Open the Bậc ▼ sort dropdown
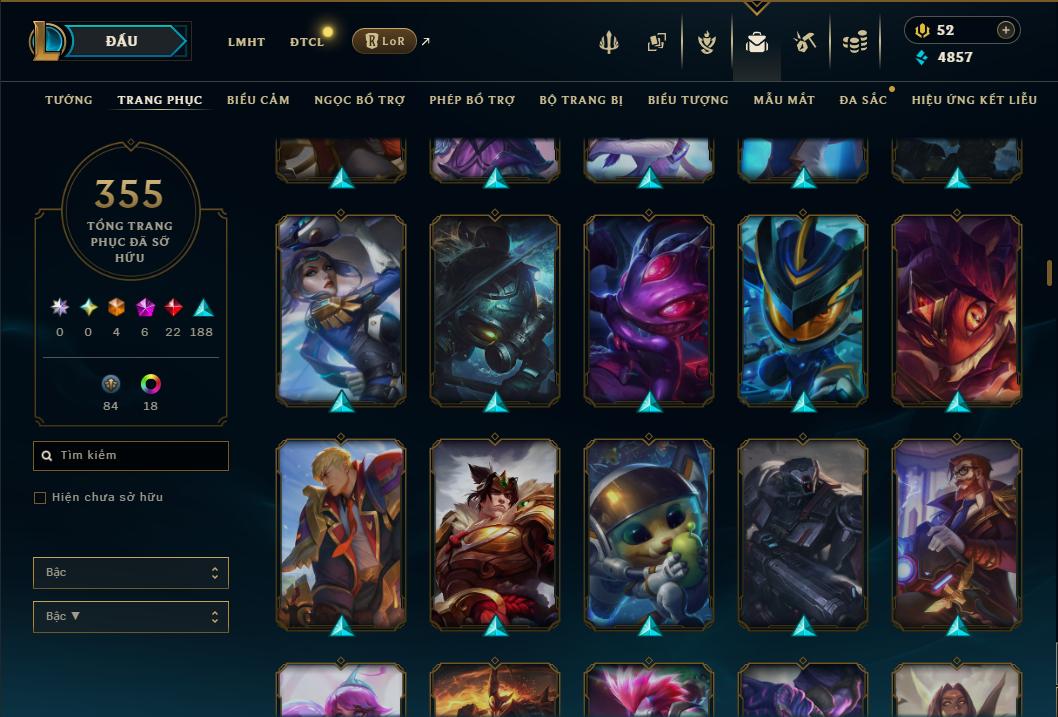The image size is (1058, 717). (131, 617)
